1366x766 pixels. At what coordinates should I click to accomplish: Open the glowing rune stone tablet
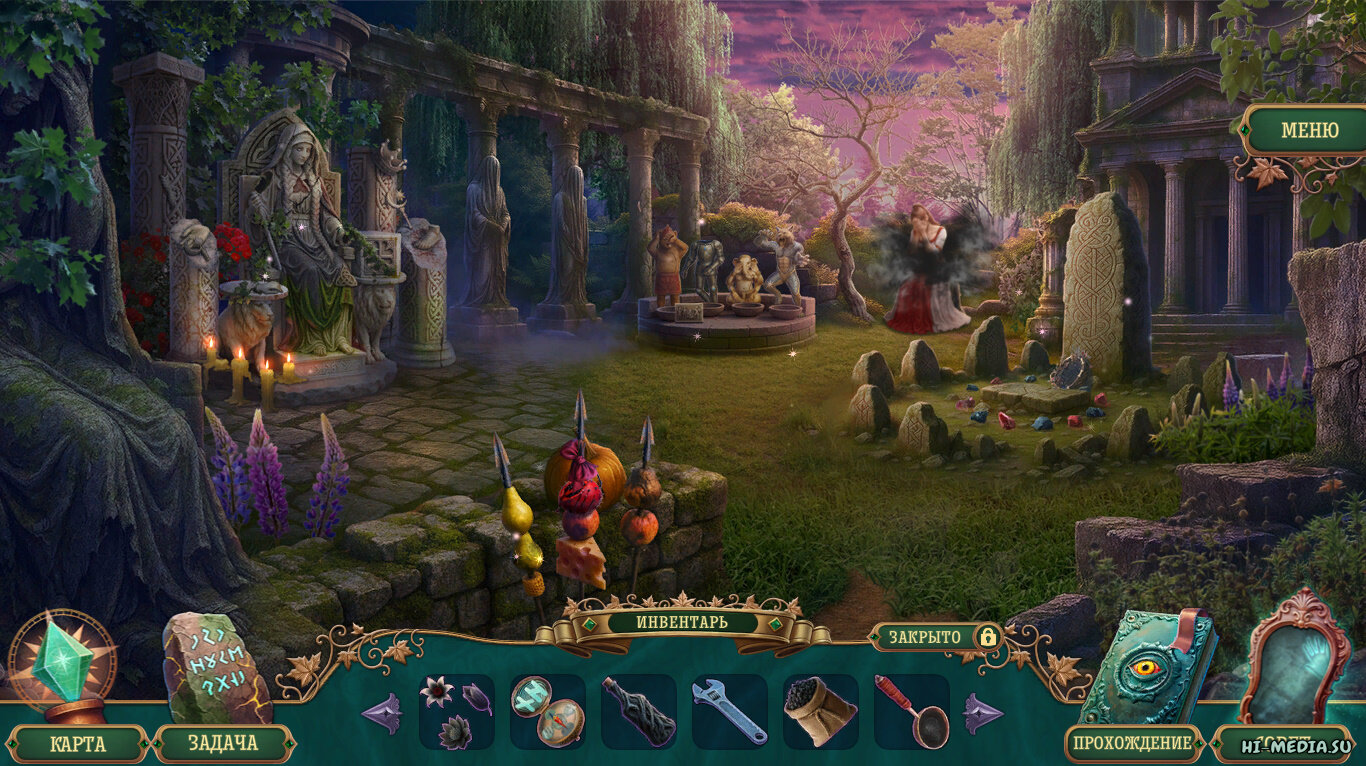[215, 665]
